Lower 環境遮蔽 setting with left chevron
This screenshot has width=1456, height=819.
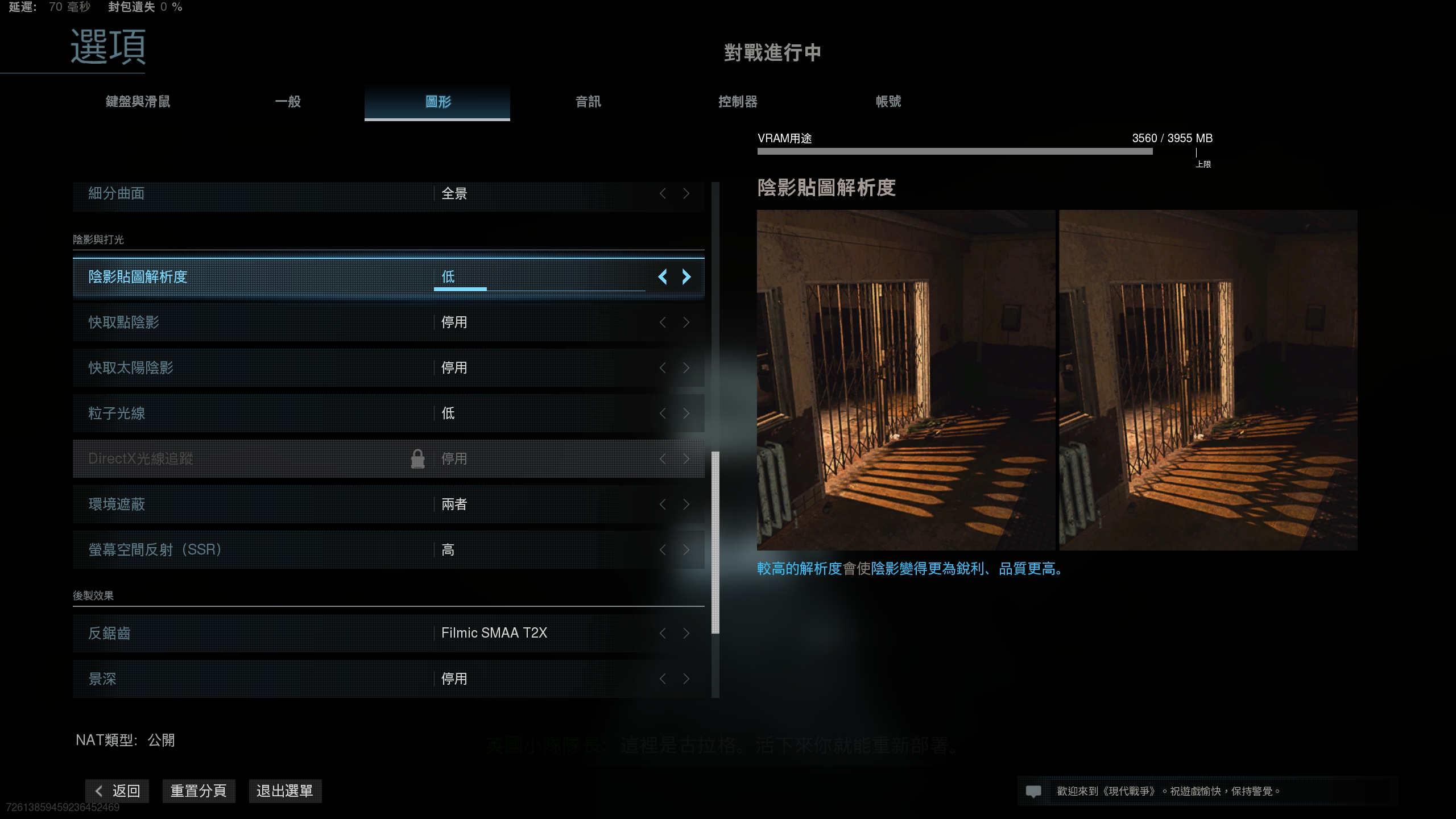pos(662,504)
